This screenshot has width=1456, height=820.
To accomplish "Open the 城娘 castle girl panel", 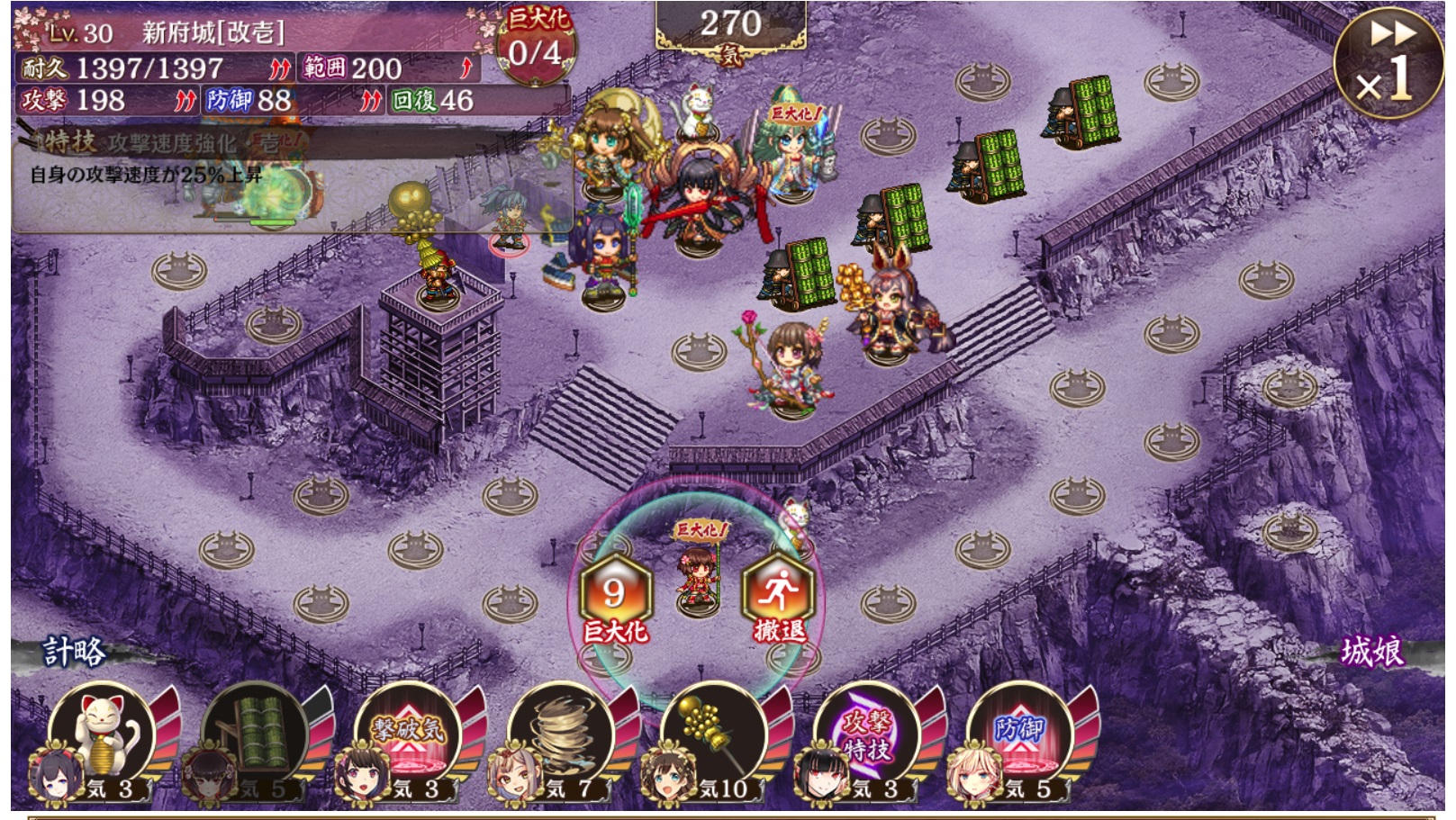I will click(x=1371, y=651).
